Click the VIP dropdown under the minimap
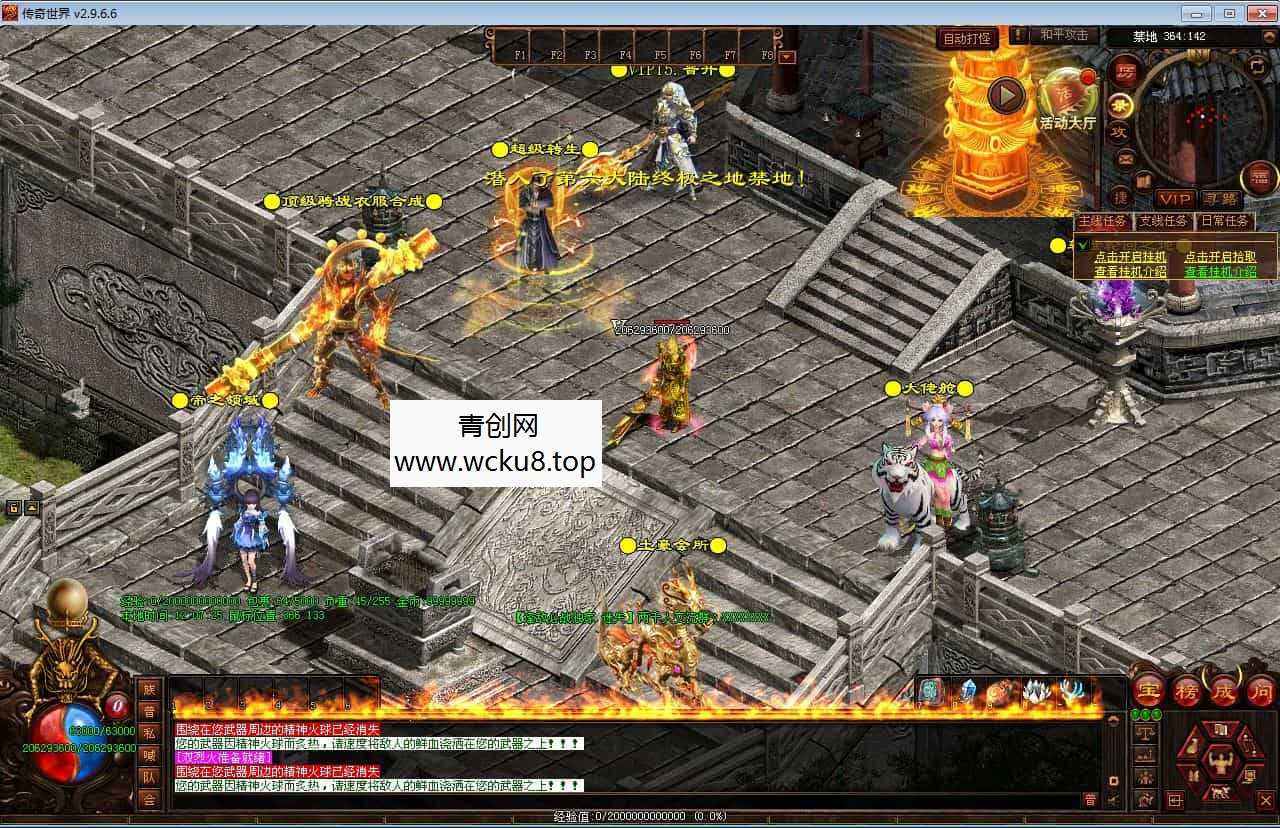 pos(1174,197)
